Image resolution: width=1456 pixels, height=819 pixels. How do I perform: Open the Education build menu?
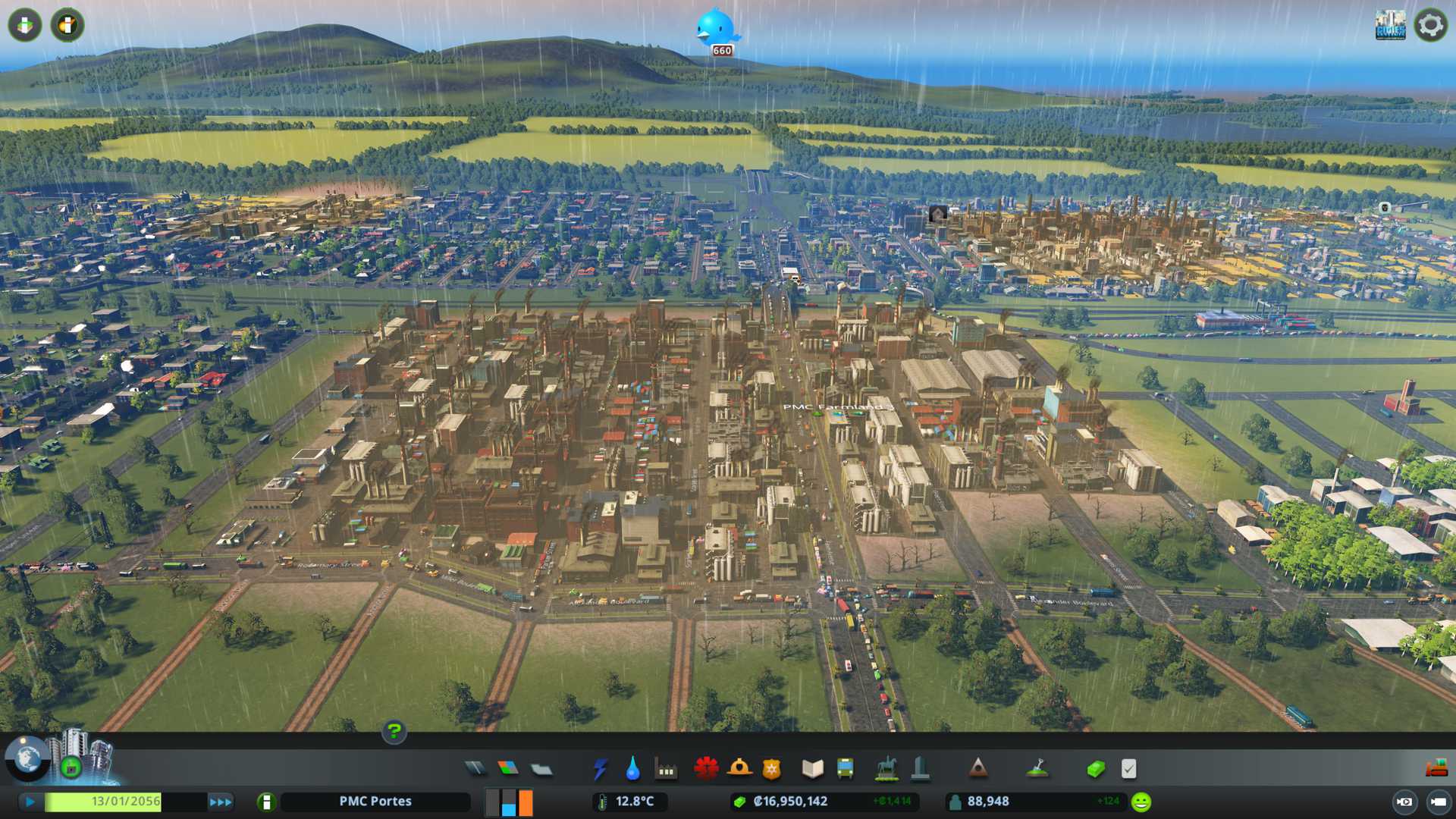coord(812,769)
